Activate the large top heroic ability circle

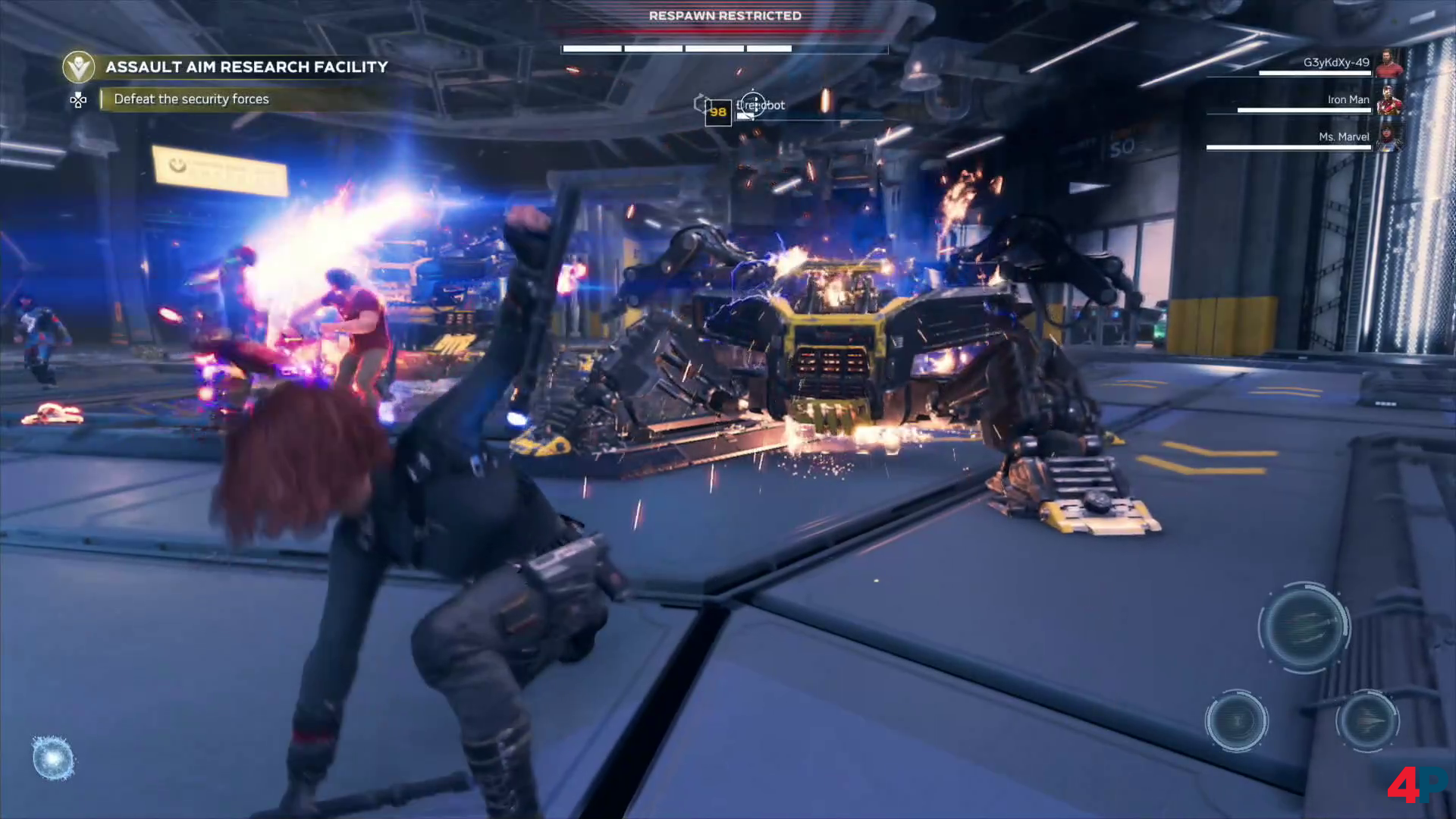1304,626
